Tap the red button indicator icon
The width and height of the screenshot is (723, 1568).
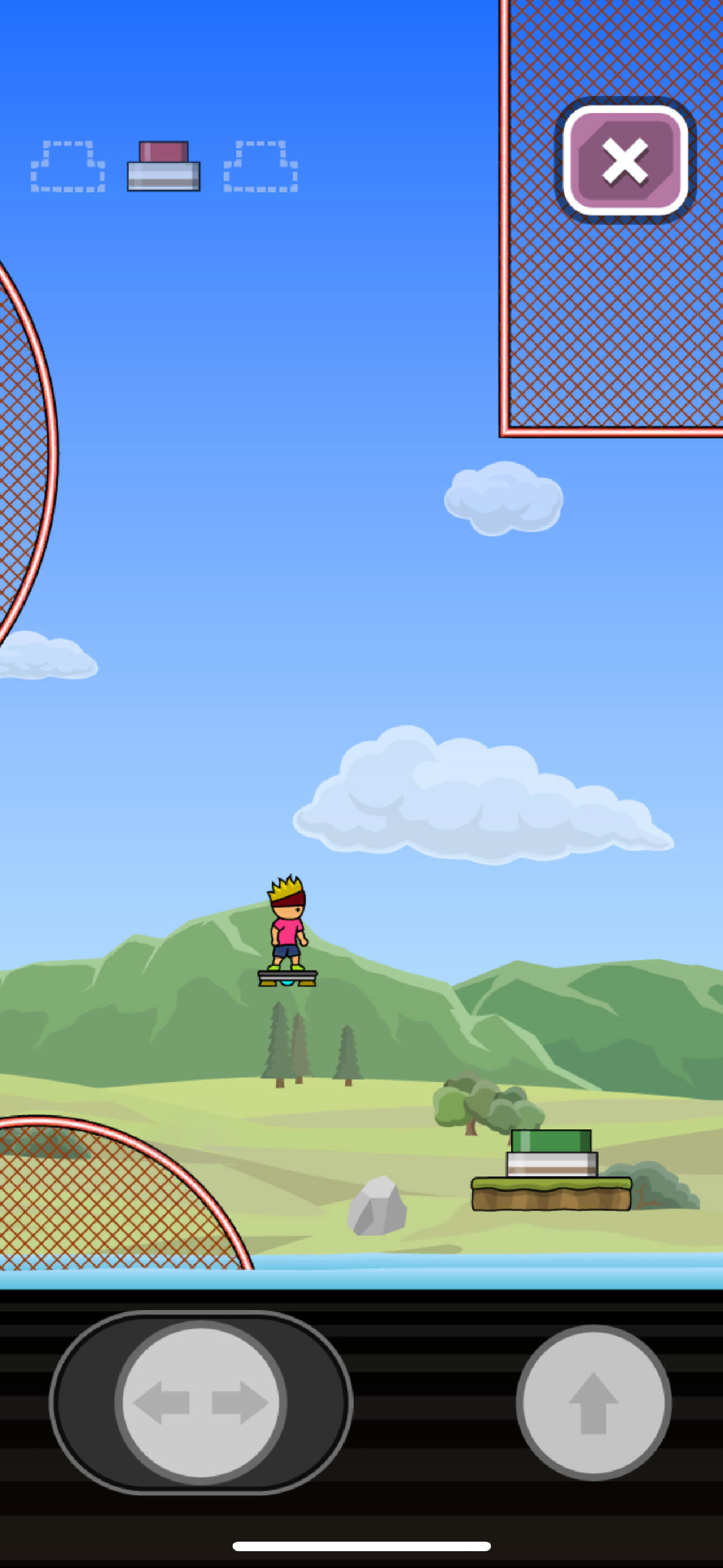pyautogui.click(x=163, y=165)
